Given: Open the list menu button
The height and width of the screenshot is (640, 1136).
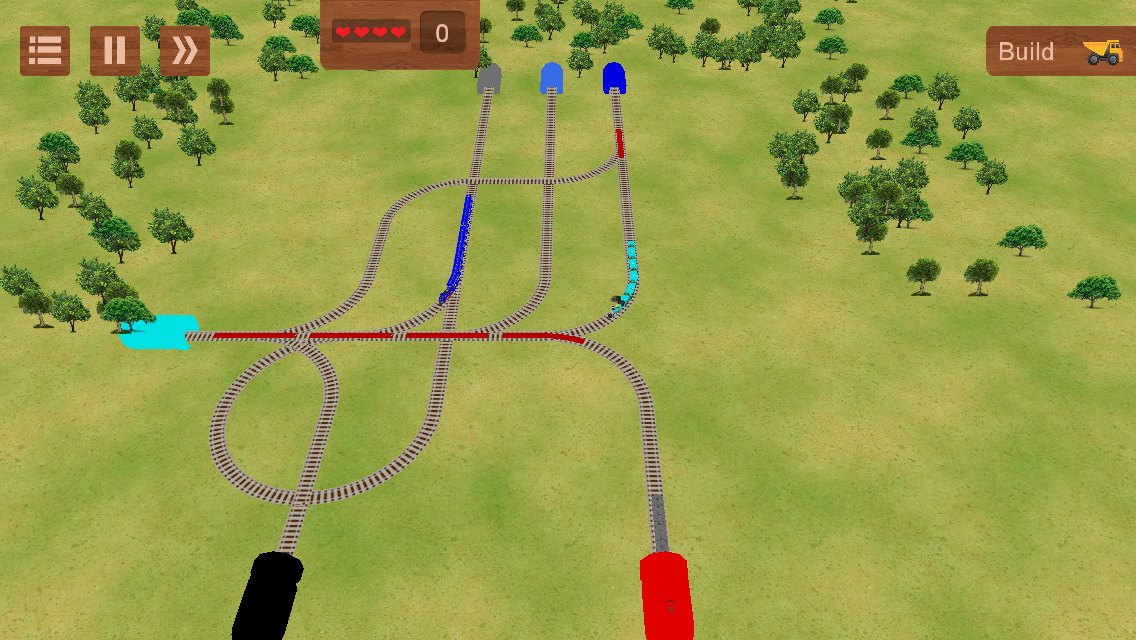Looking at the screenshot, I should [x=45, y=51].
